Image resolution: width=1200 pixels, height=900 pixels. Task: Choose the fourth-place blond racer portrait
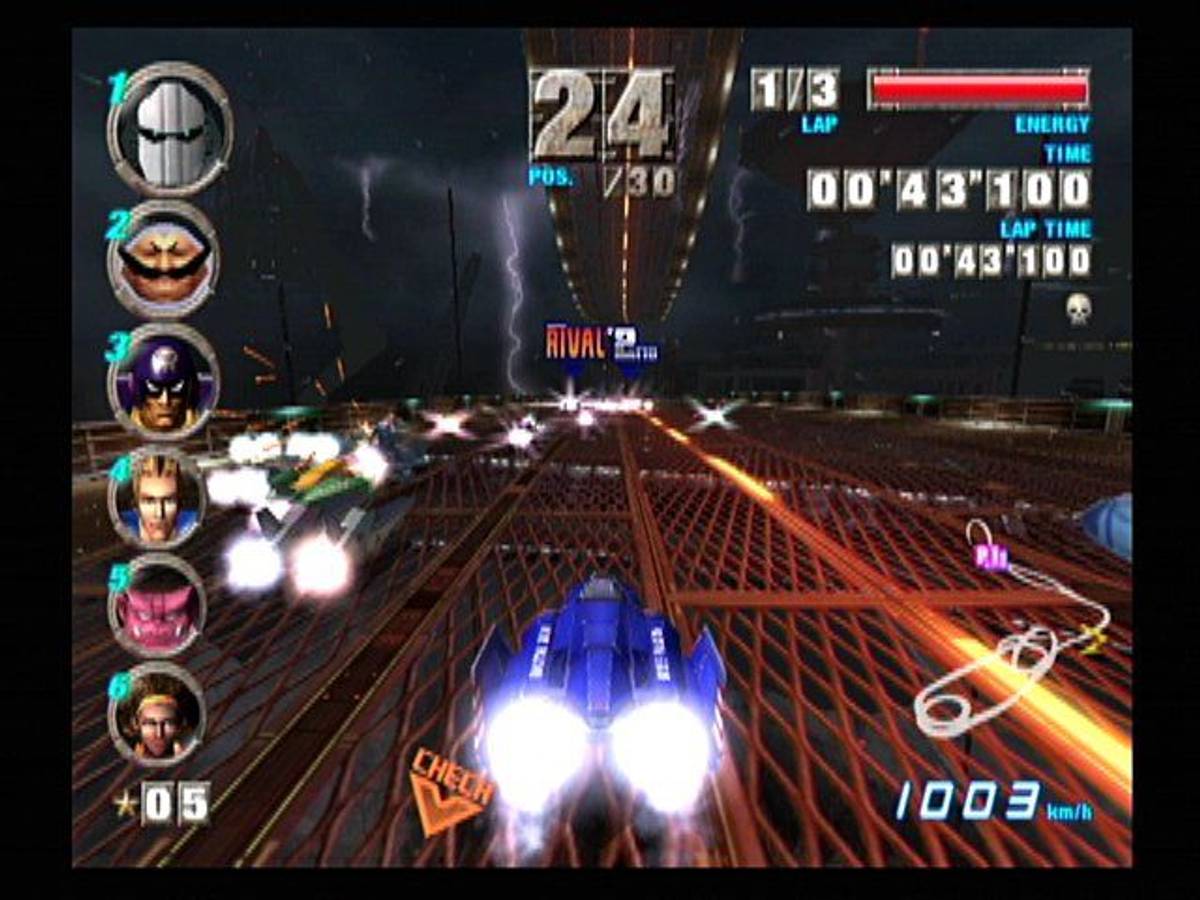click(x=157, y=497)
